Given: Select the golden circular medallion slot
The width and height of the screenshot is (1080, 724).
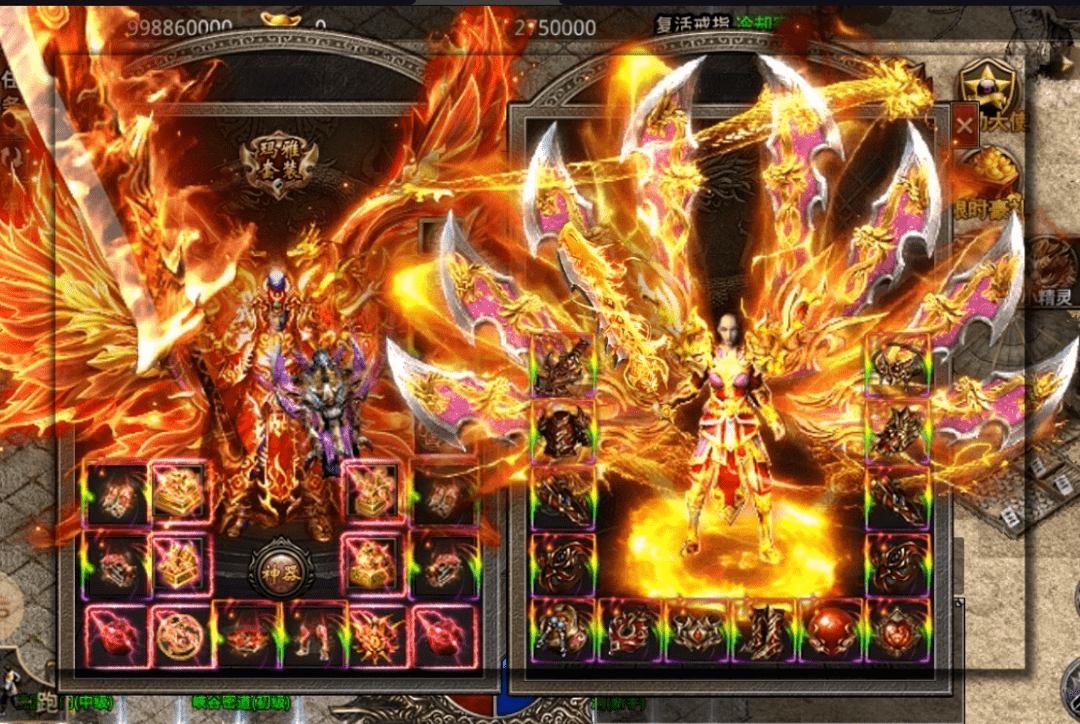Looking at the screenshot, I should click(181, 632).
